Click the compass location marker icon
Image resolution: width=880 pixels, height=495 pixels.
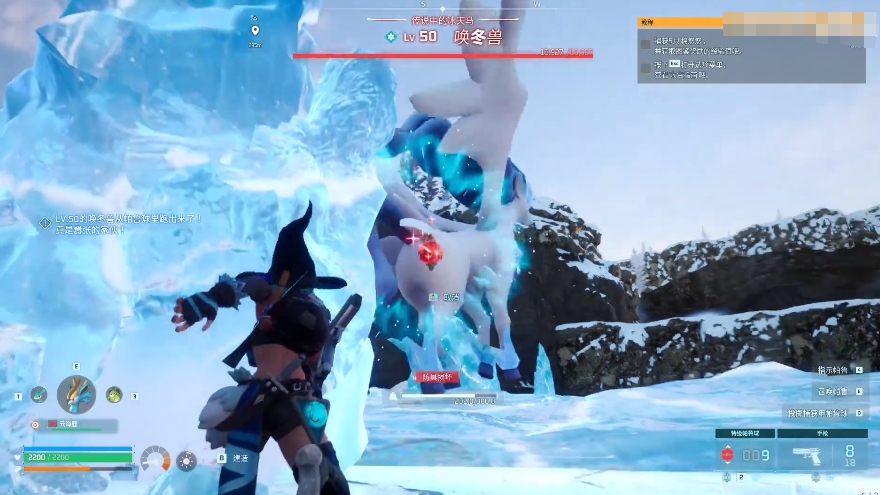click(255, 31)
